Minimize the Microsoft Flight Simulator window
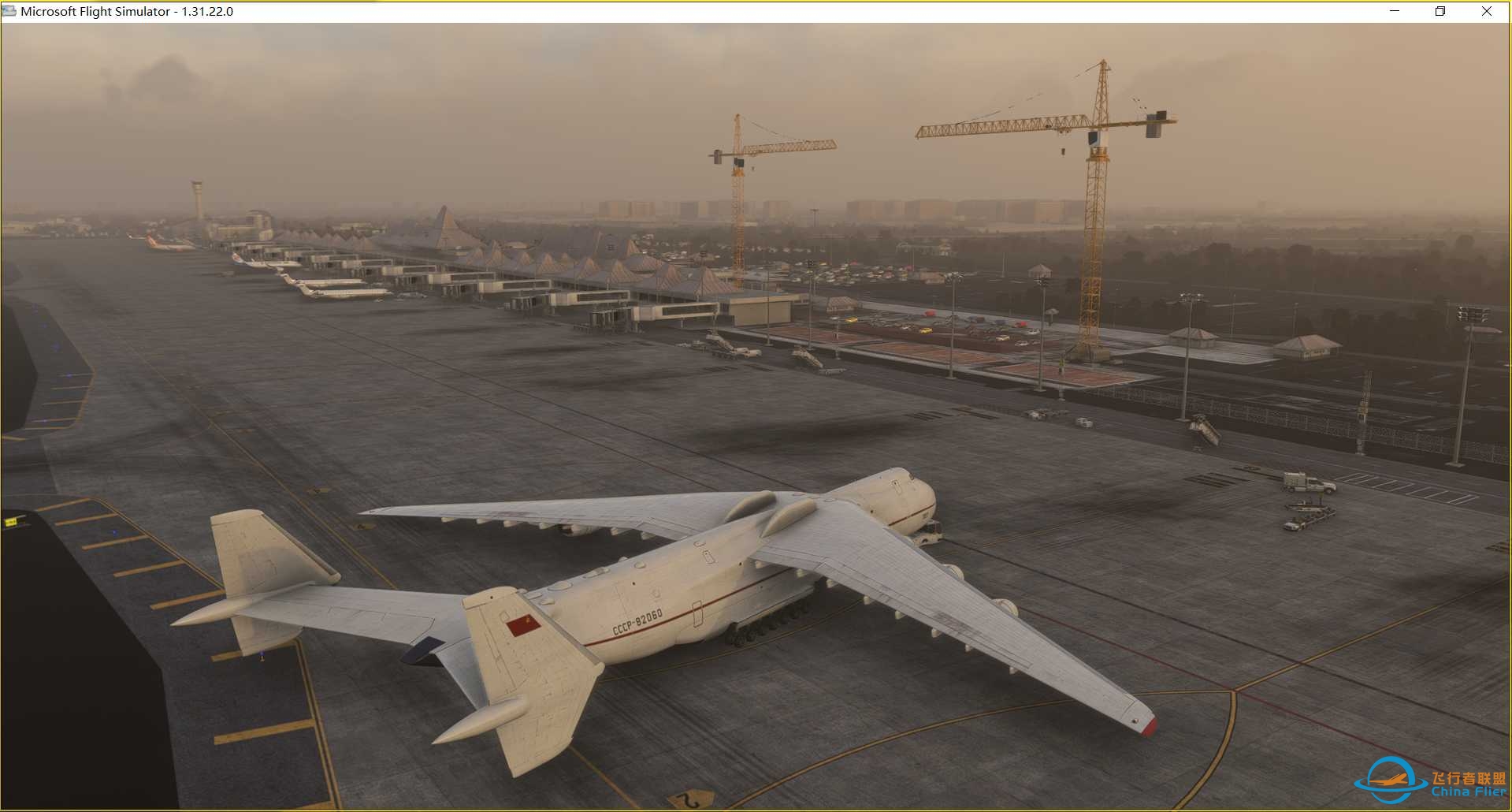The height and width of the screenshot is (812, 1512). point(1395,11)
